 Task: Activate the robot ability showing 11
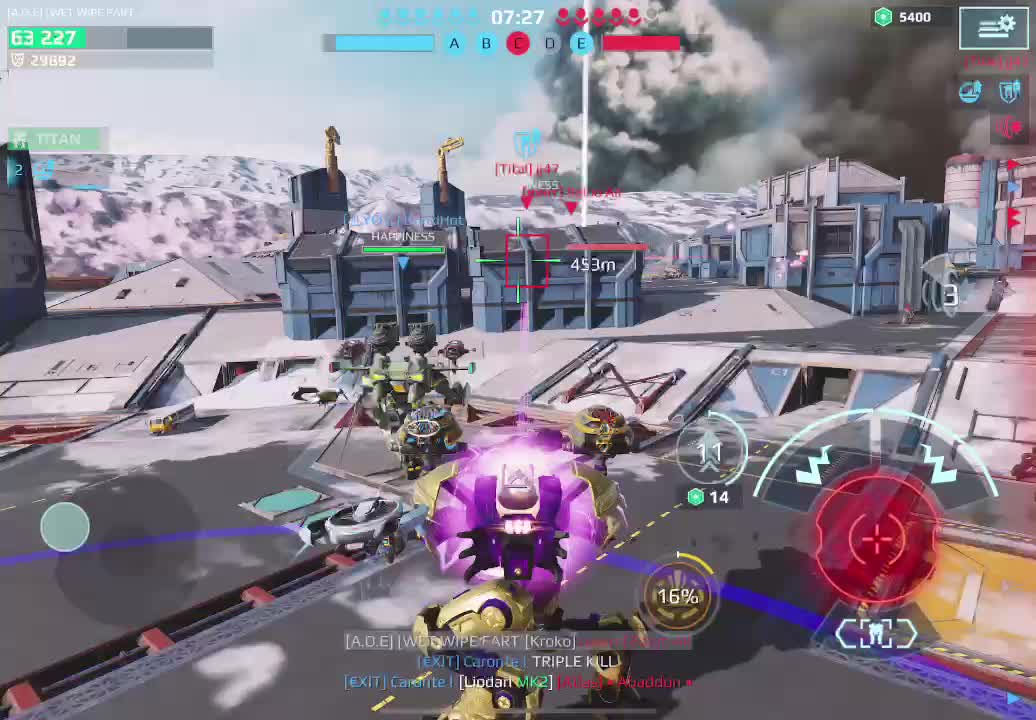coord(710,453)
